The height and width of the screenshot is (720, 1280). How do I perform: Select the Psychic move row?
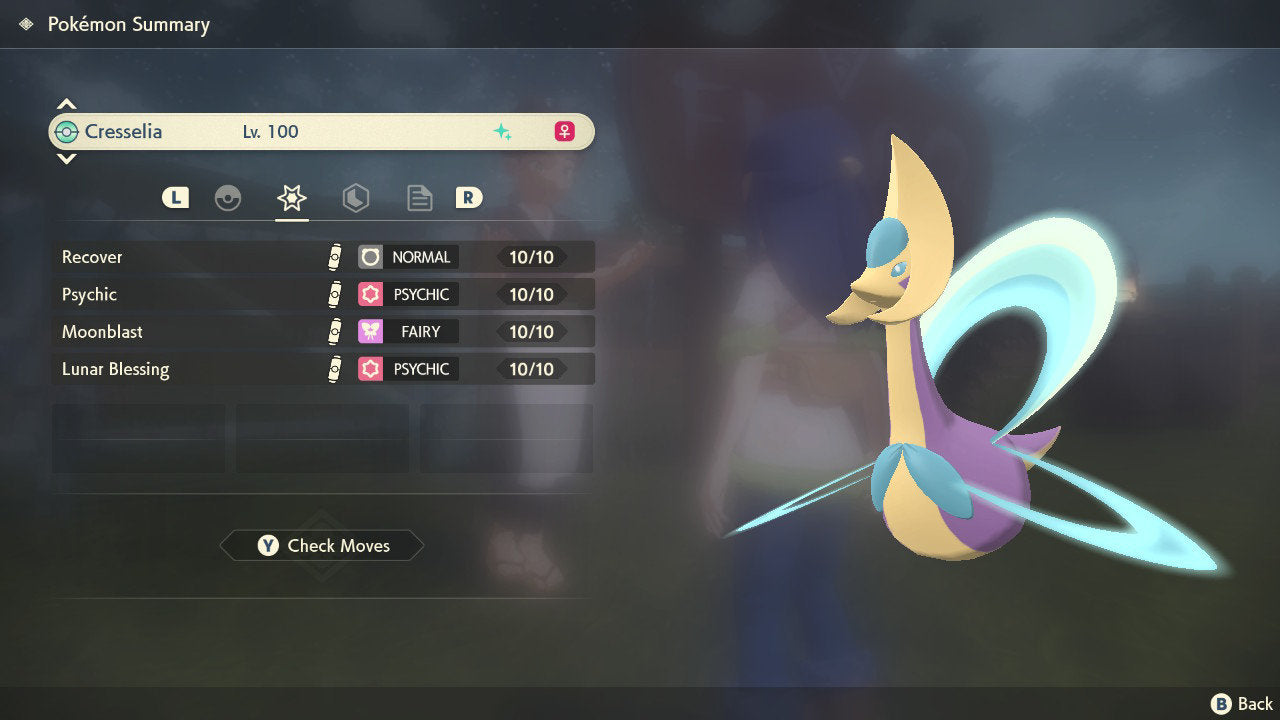(322, 294)
